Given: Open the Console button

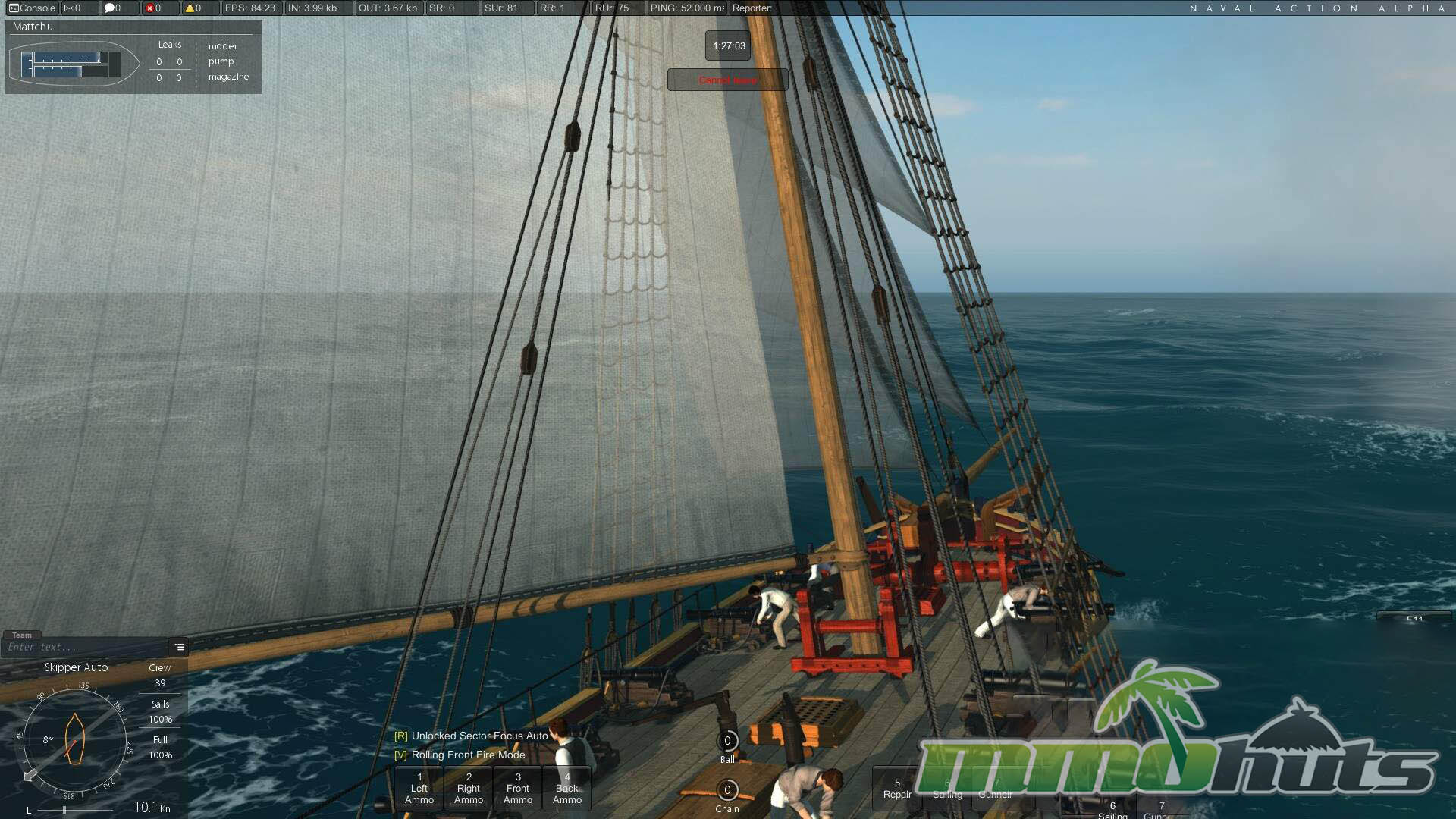Looking at the screenshot, I should pos(33,8).
